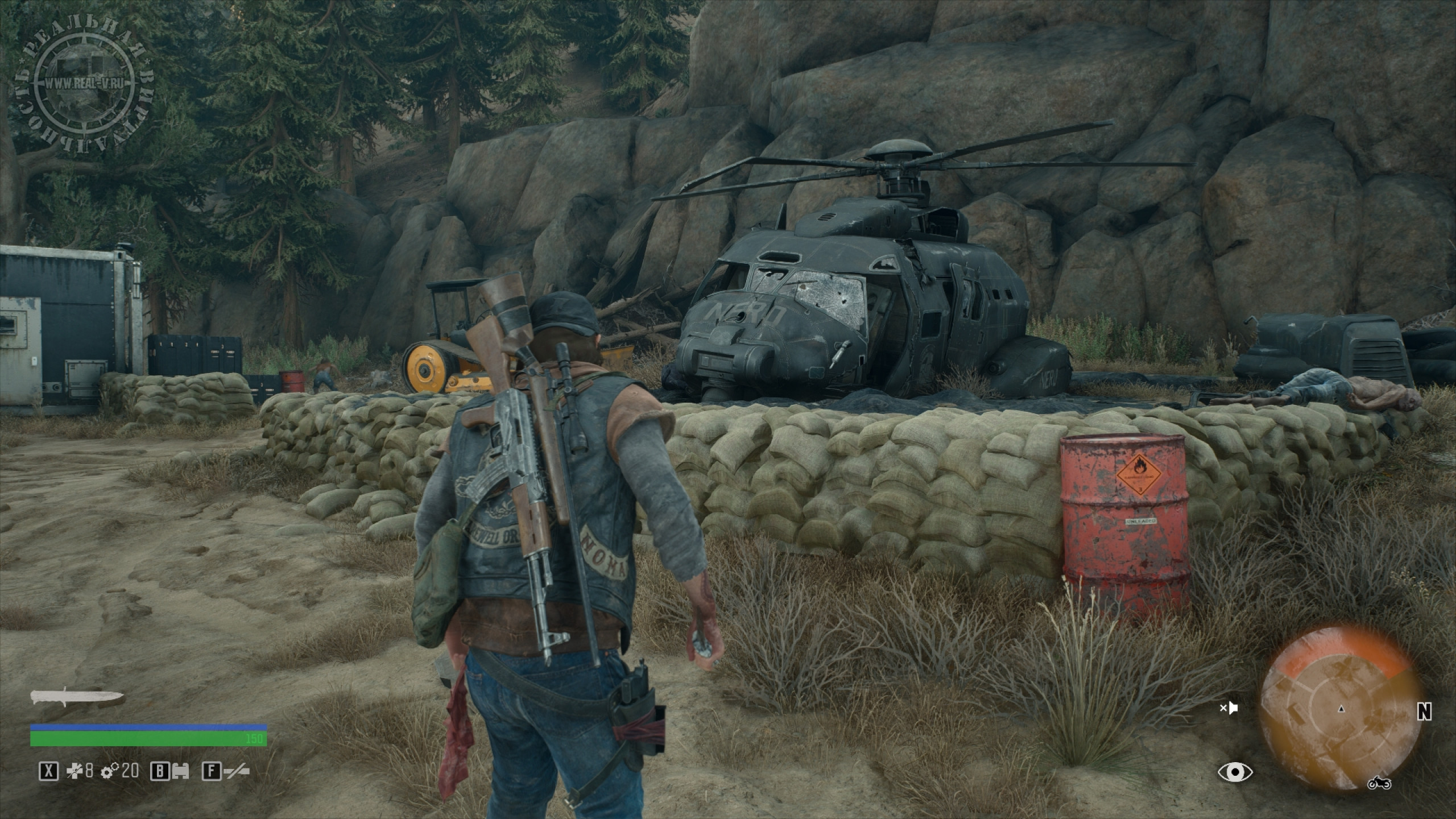Click the scrap gears resource icon

[x=110, y=772]
